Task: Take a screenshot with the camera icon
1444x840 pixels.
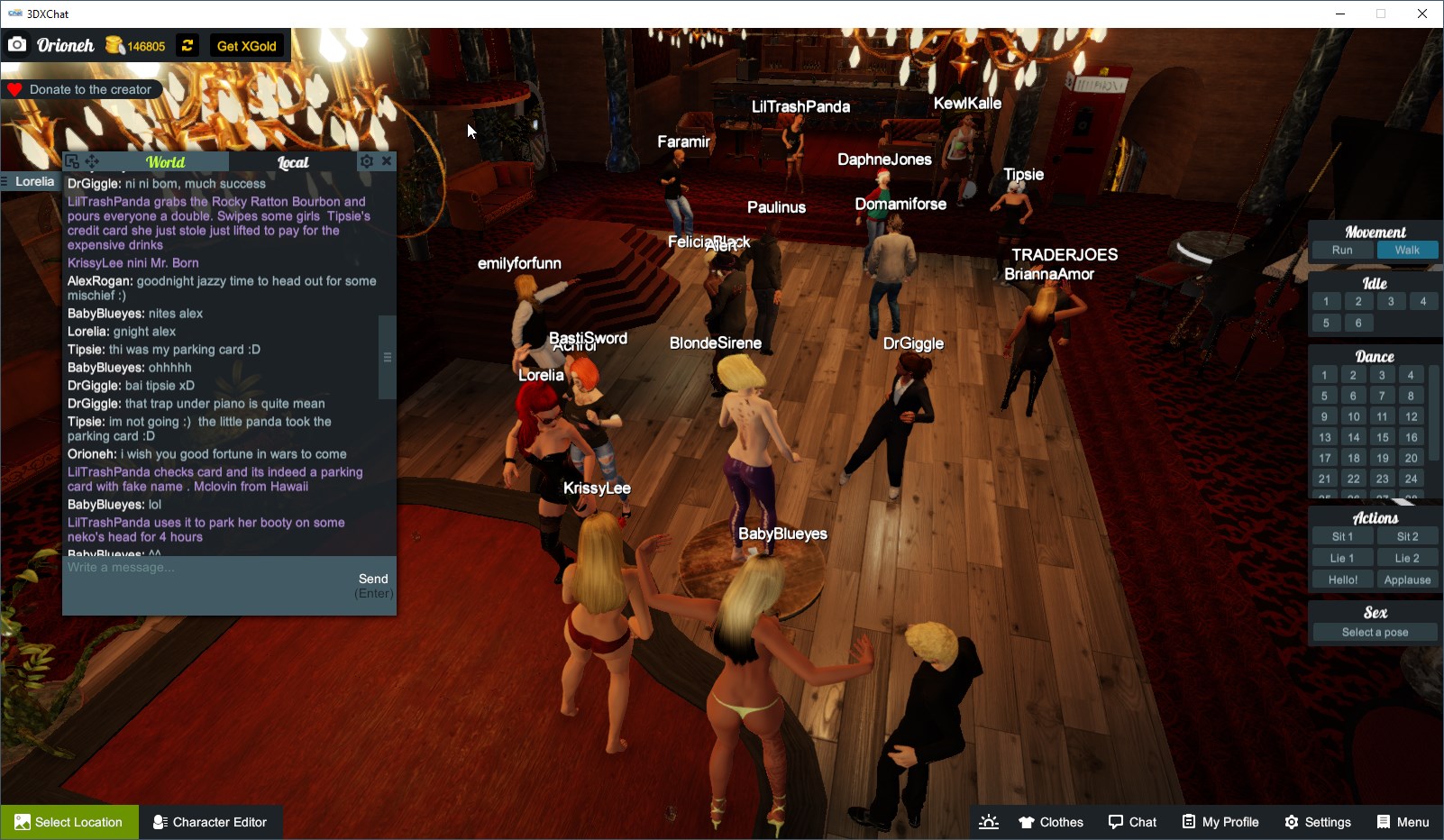Action: (x=16, y=44)
